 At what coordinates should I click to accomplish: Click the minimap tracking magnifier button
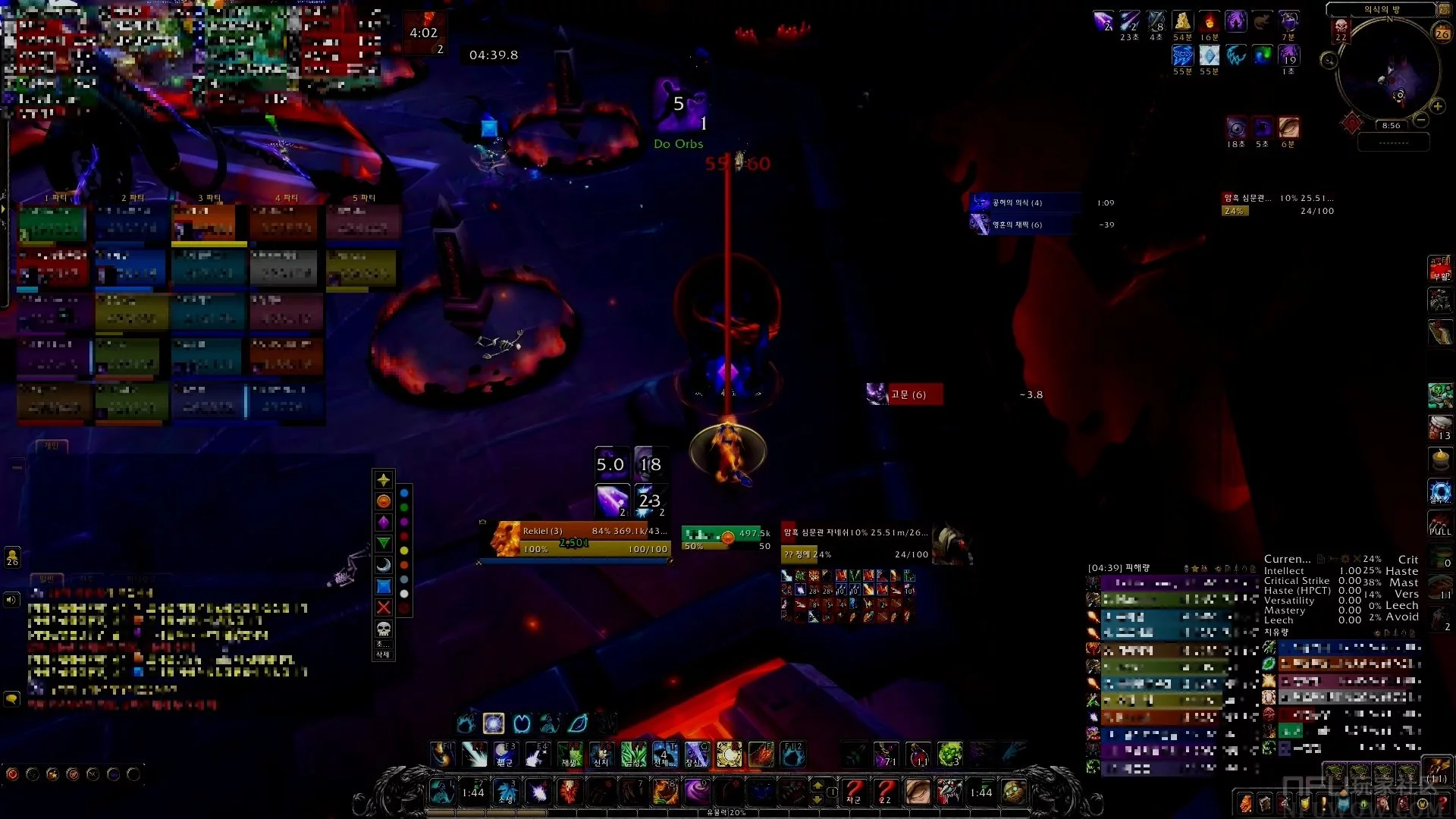pyautogui.click(x=1329, y=60)
